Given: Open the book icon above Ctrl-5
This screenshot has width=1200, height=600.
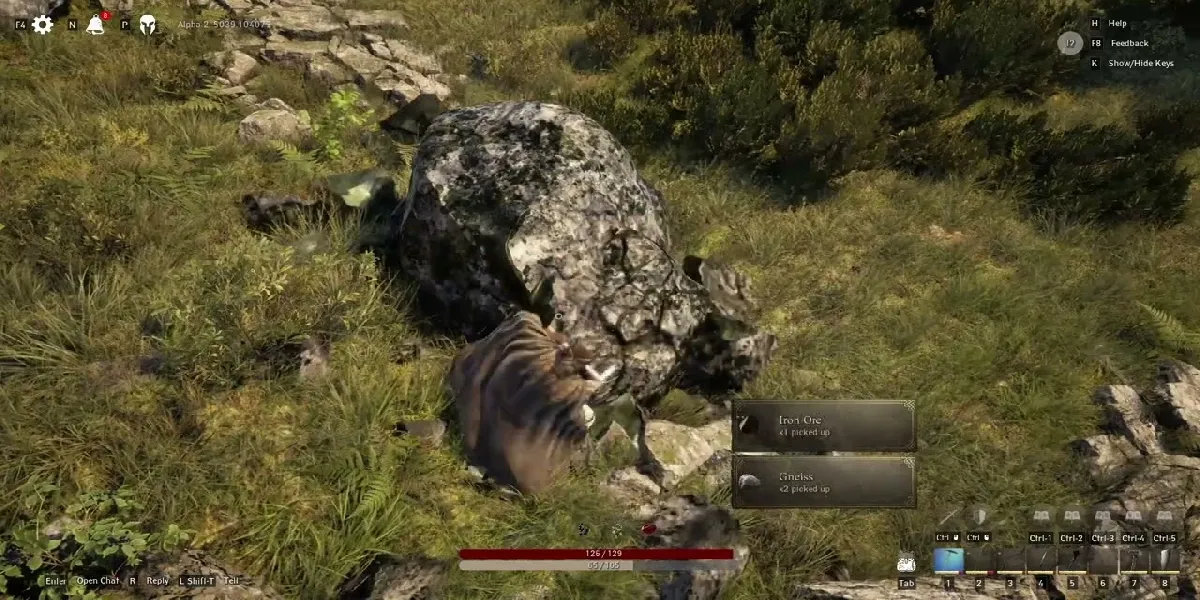Looking at the screenshot, I should 1165,517.
